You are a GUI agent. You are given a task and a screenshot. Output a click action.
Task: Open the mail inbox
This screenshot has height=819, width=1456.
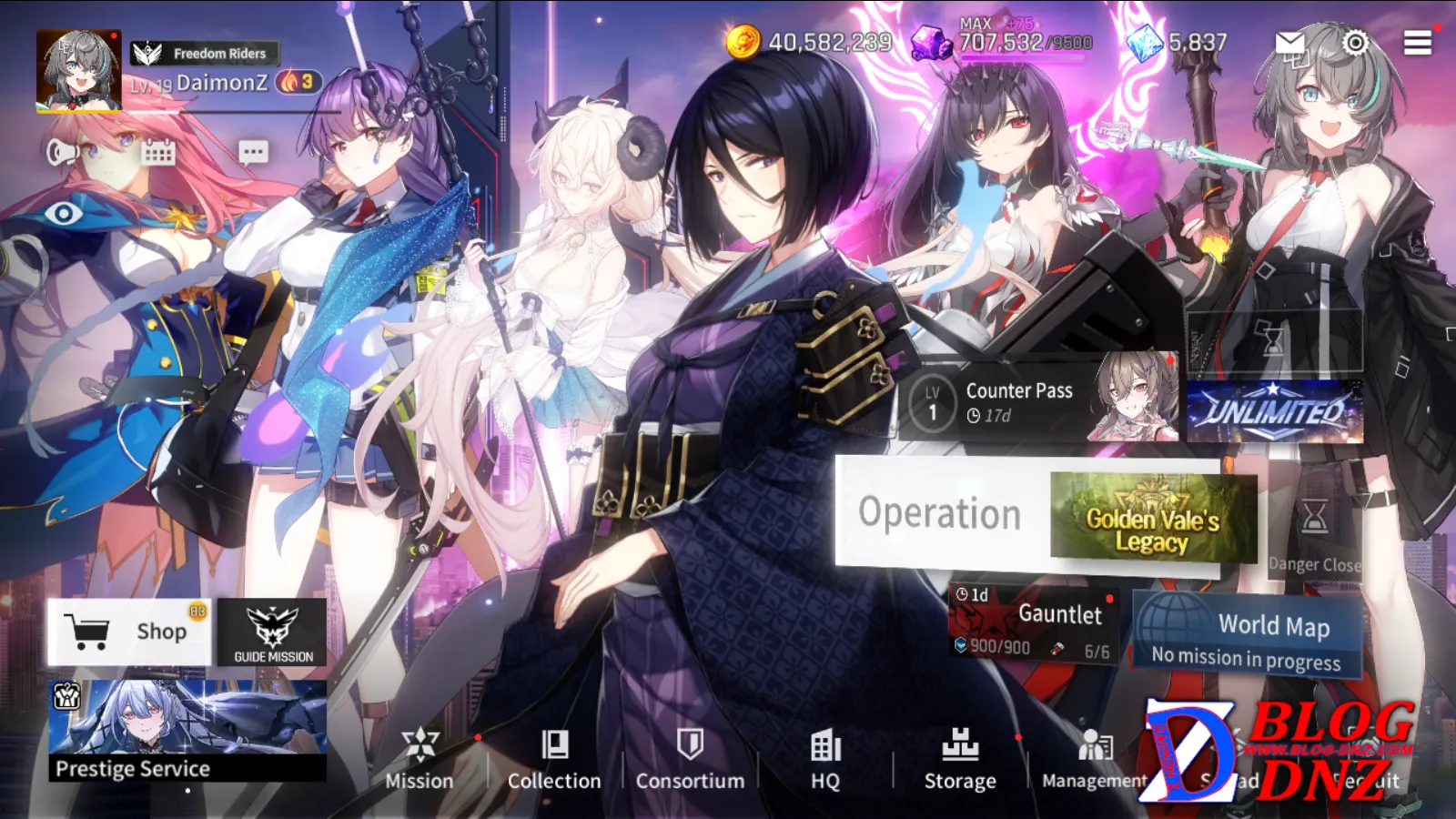point(1290,44)
